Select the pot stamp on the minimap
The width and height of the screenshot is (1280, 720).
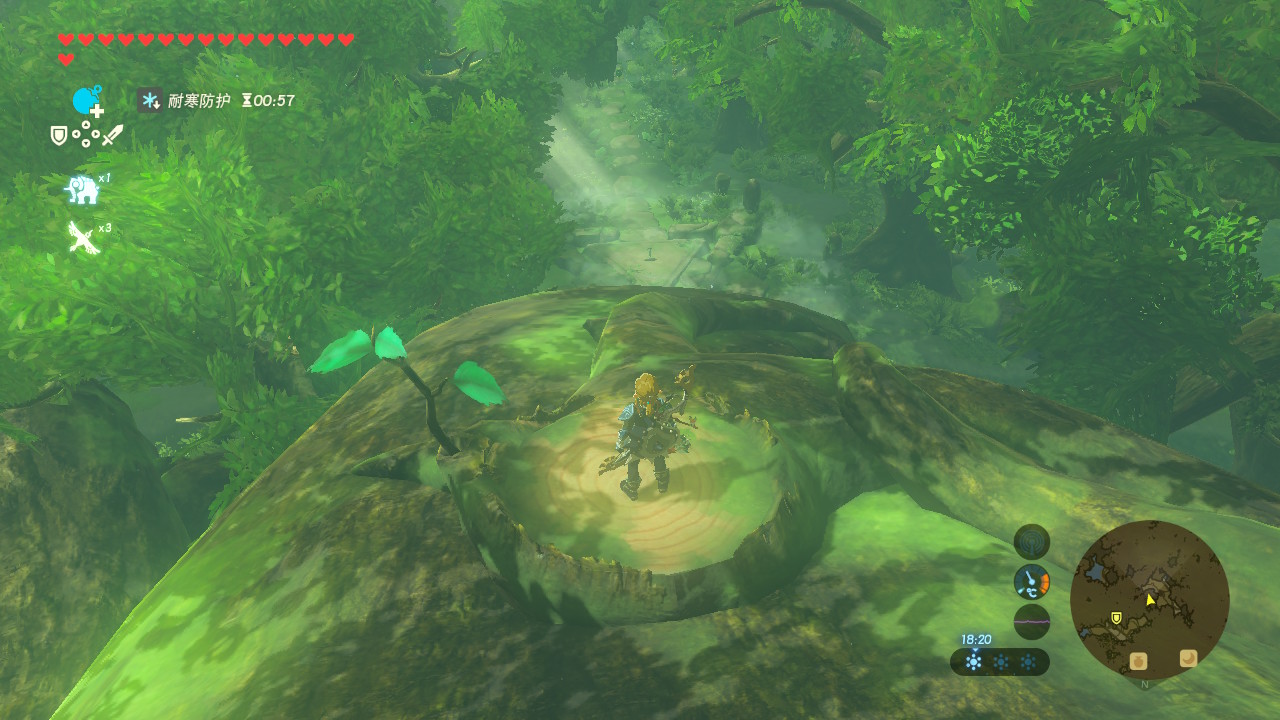(x=1138, y=661)
